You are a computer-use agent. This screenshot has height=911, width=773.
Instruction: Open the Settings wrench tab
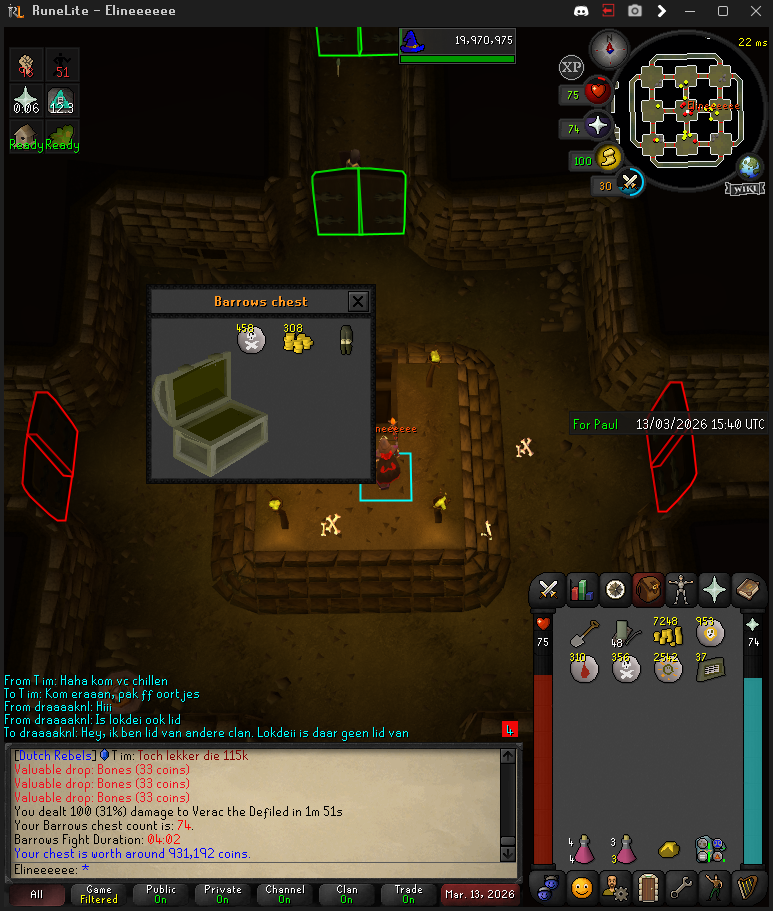683,886
